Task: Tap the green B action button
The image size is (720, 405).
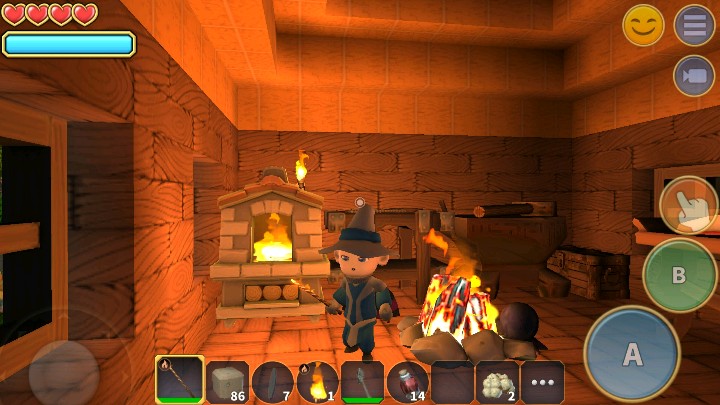Action: (x=679, y=275)
